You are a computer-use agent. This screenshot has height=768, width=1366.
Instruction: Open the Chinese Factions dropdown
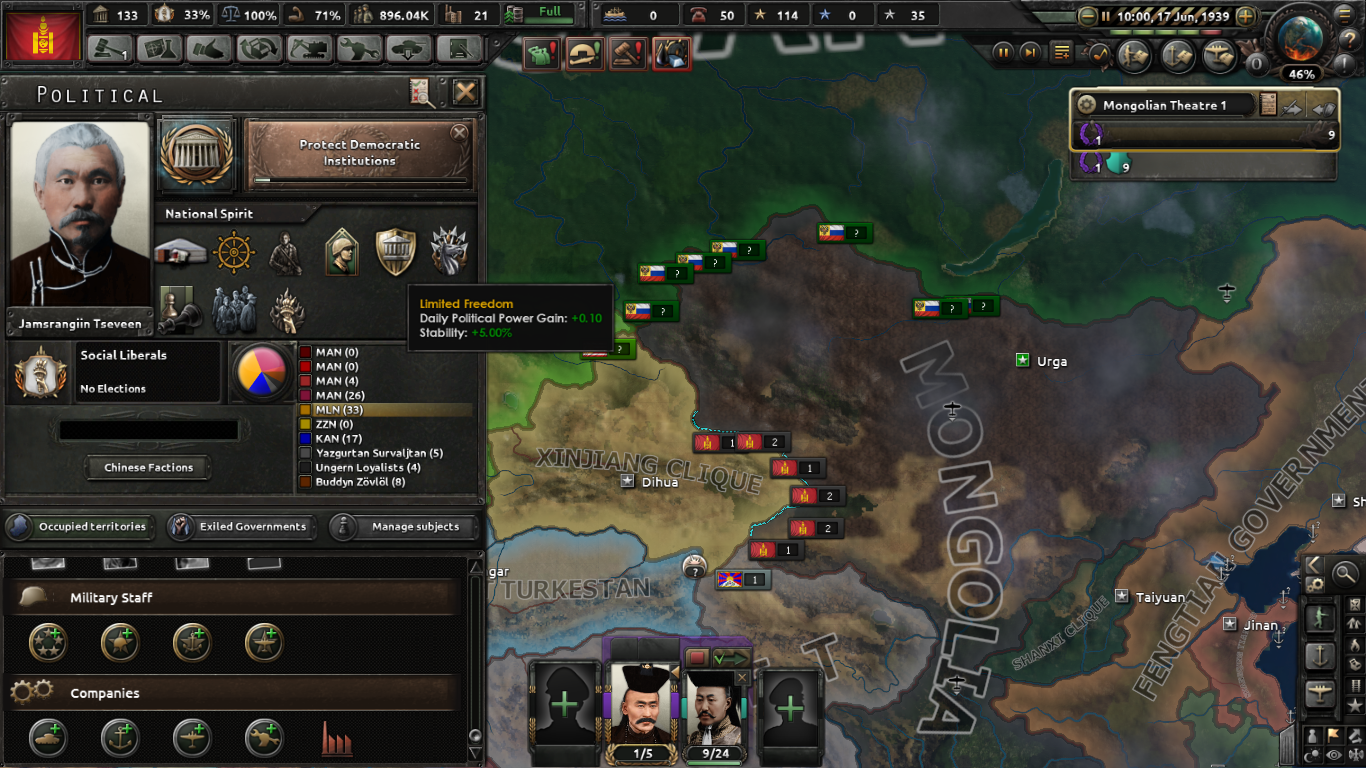147,467
